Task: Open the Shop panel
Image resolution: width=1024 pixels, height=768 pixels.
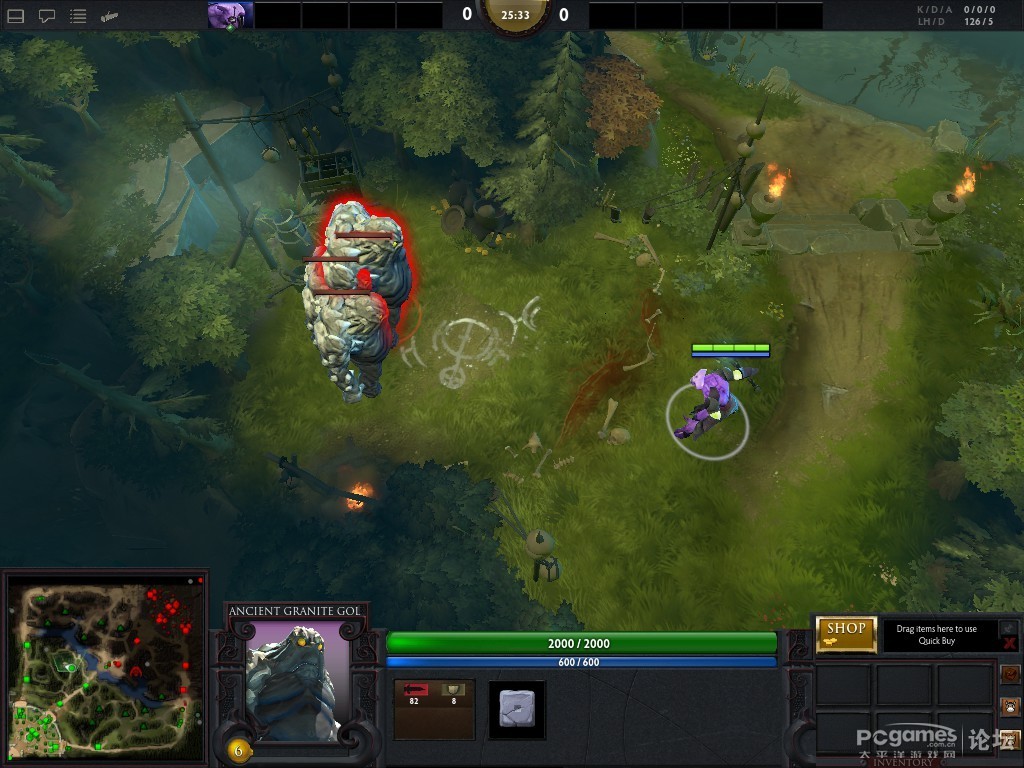Action: click(x=846, y=634)
